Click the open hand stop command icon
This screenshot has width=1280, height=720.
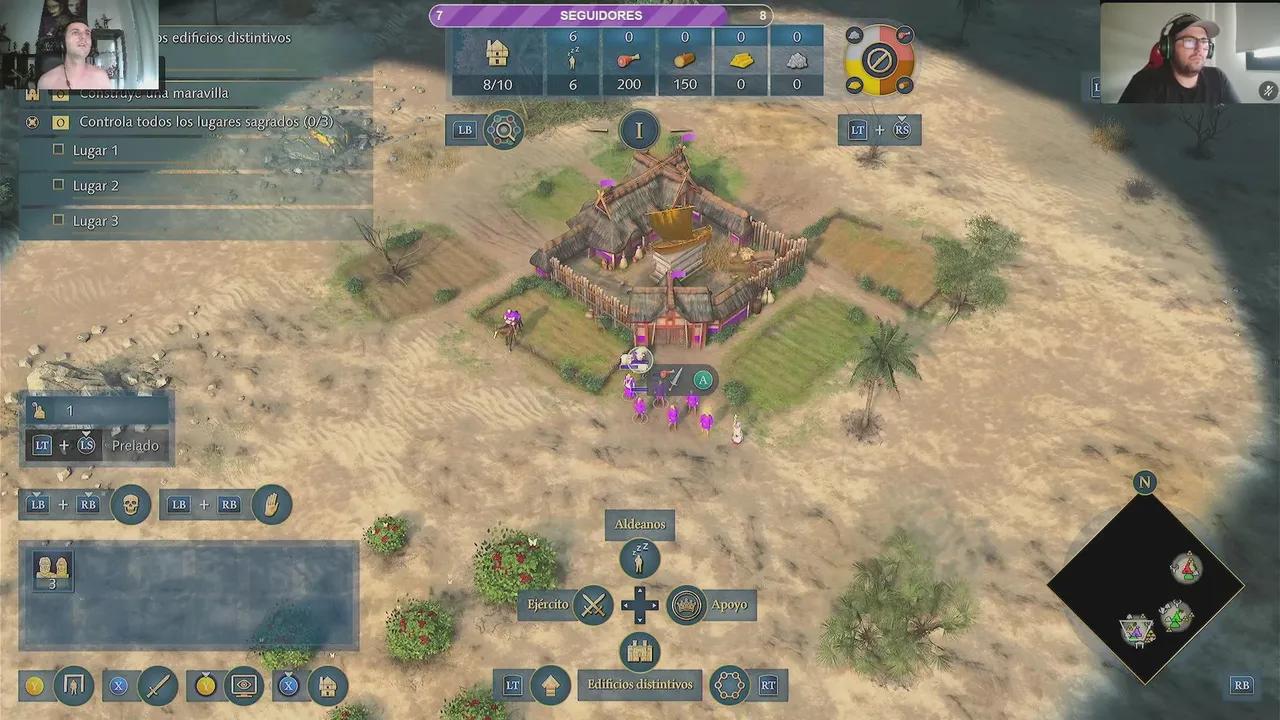coord(271,505)
